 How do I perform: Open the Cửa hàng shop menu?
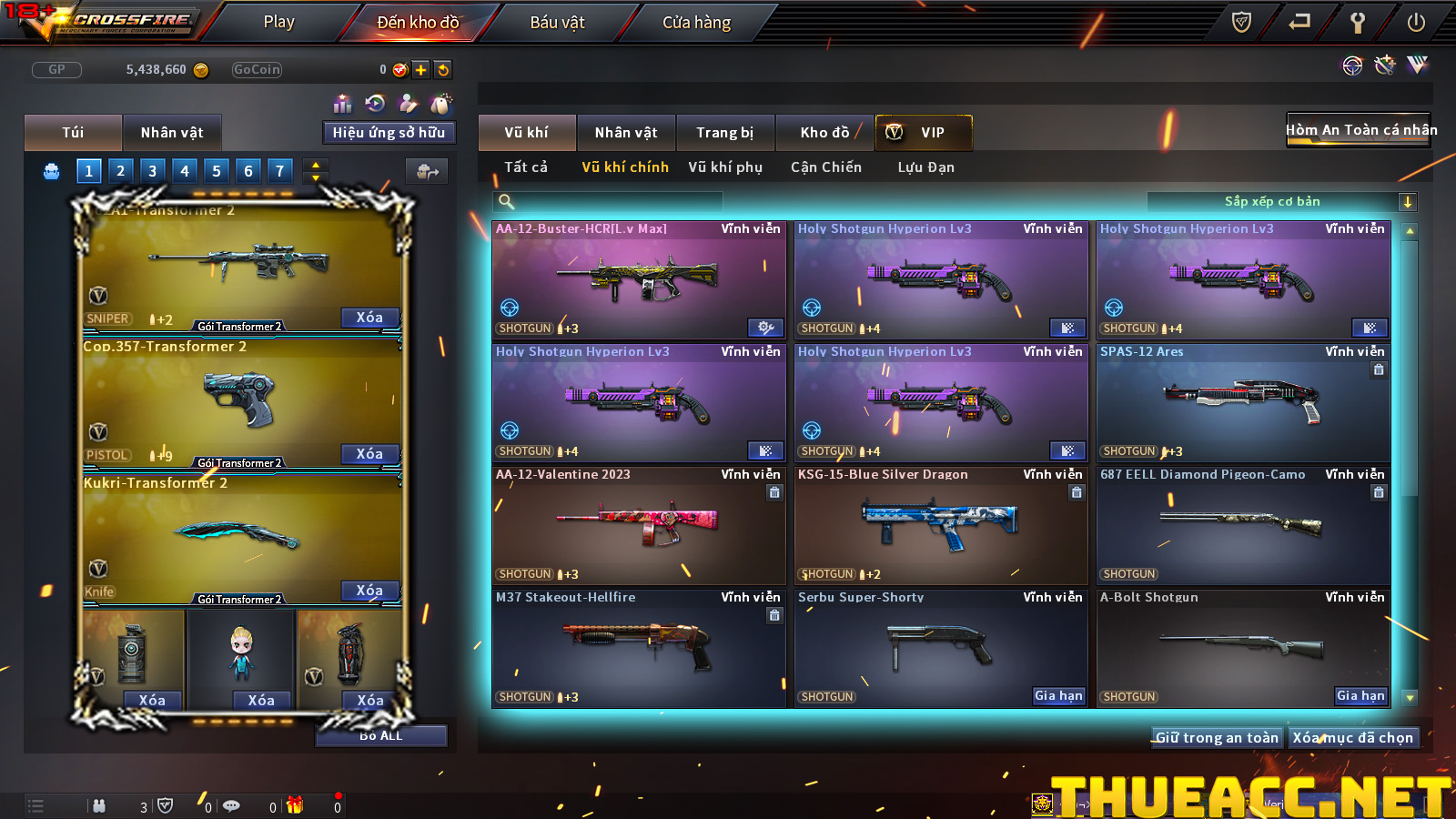696,22
